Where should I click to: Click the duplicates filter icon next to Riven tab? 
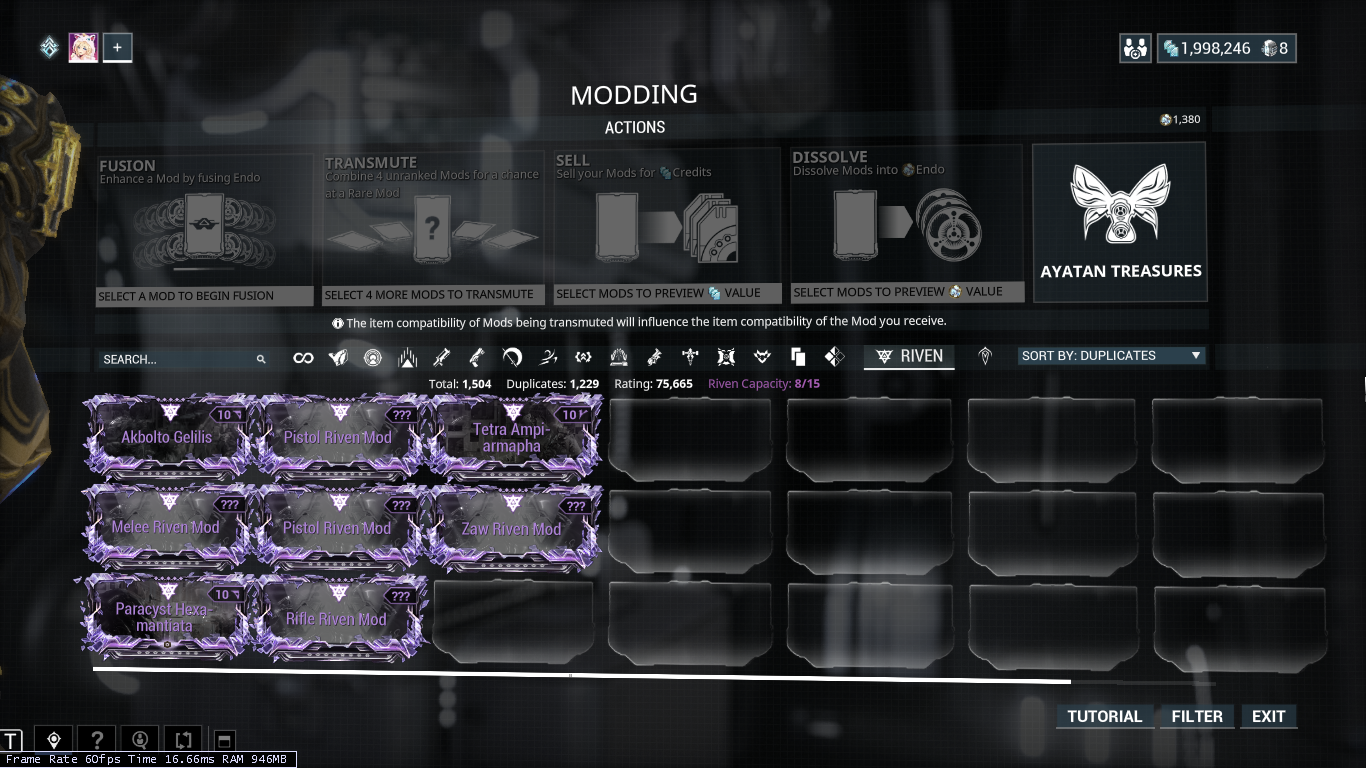pyautogui.click(x=796, y=357)
